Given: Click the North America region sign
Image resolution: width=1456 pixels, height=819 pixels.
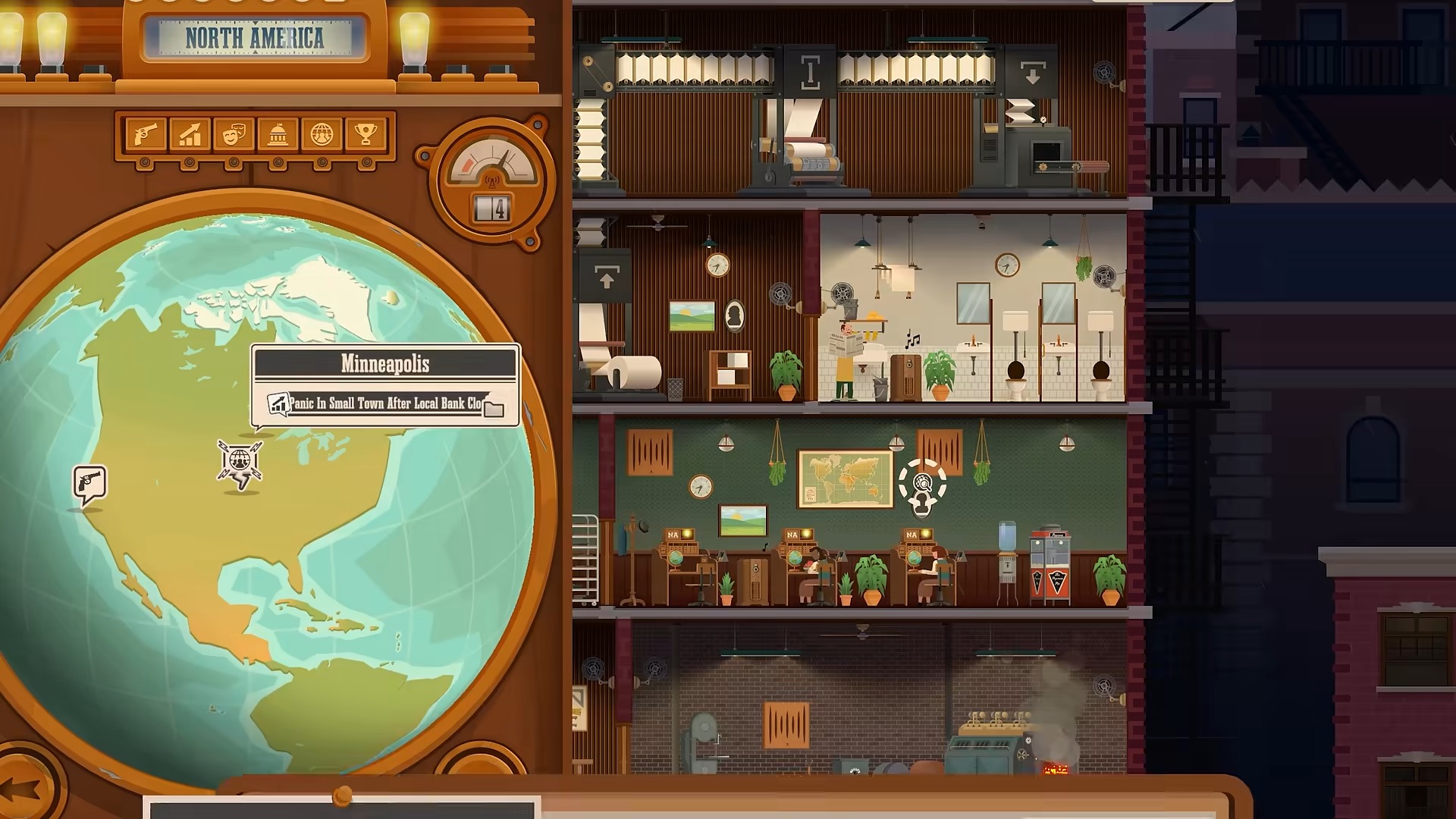Looking at the screenshot, I should tap(255, 38).
